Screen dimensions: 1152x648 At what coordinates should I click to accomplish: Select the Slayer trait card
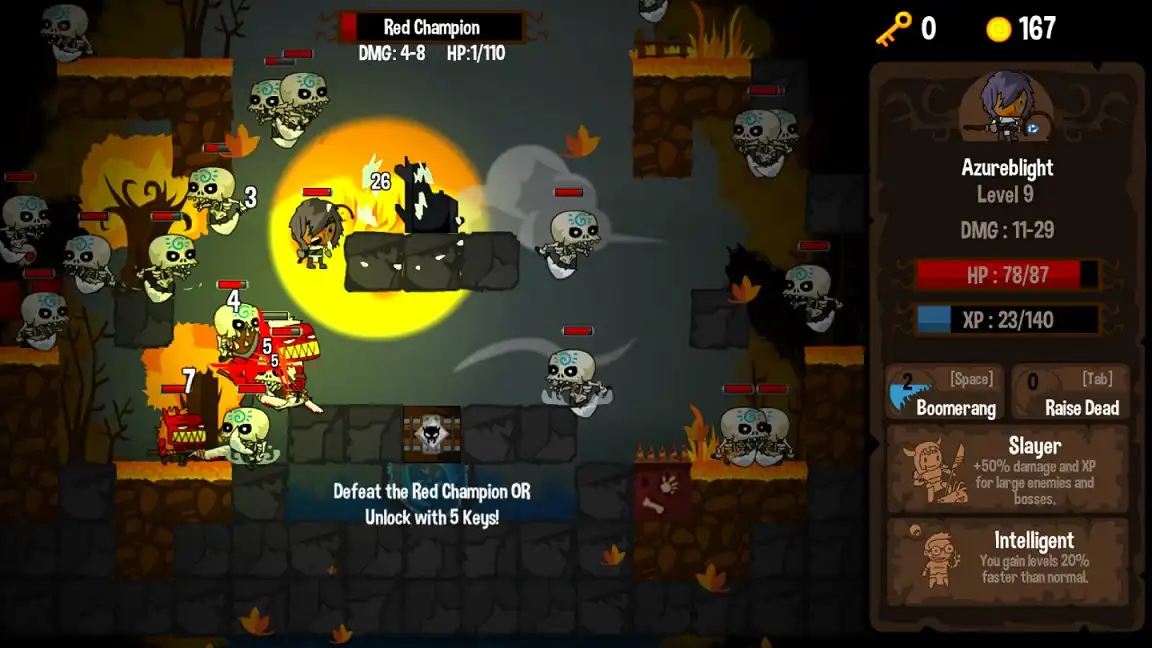1007,469
